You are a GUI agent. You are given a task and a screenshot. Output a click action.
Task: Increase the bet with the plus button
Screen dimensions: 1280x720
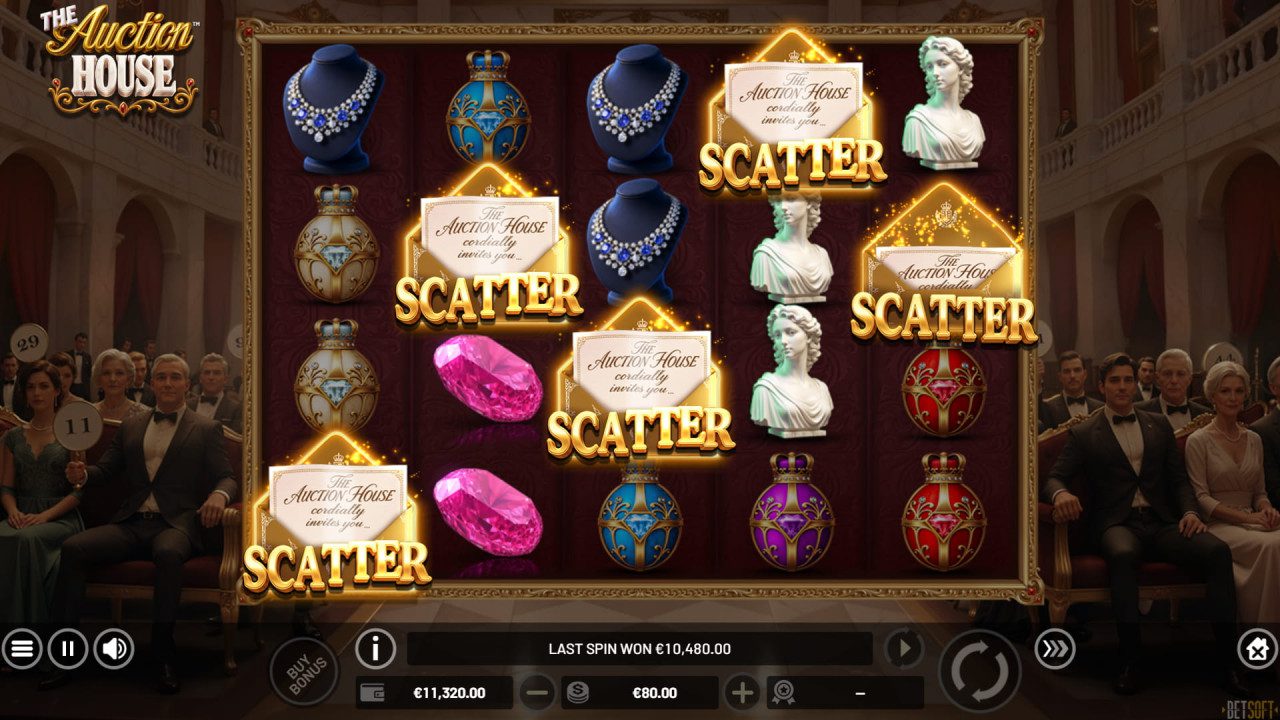coord(743,692)
